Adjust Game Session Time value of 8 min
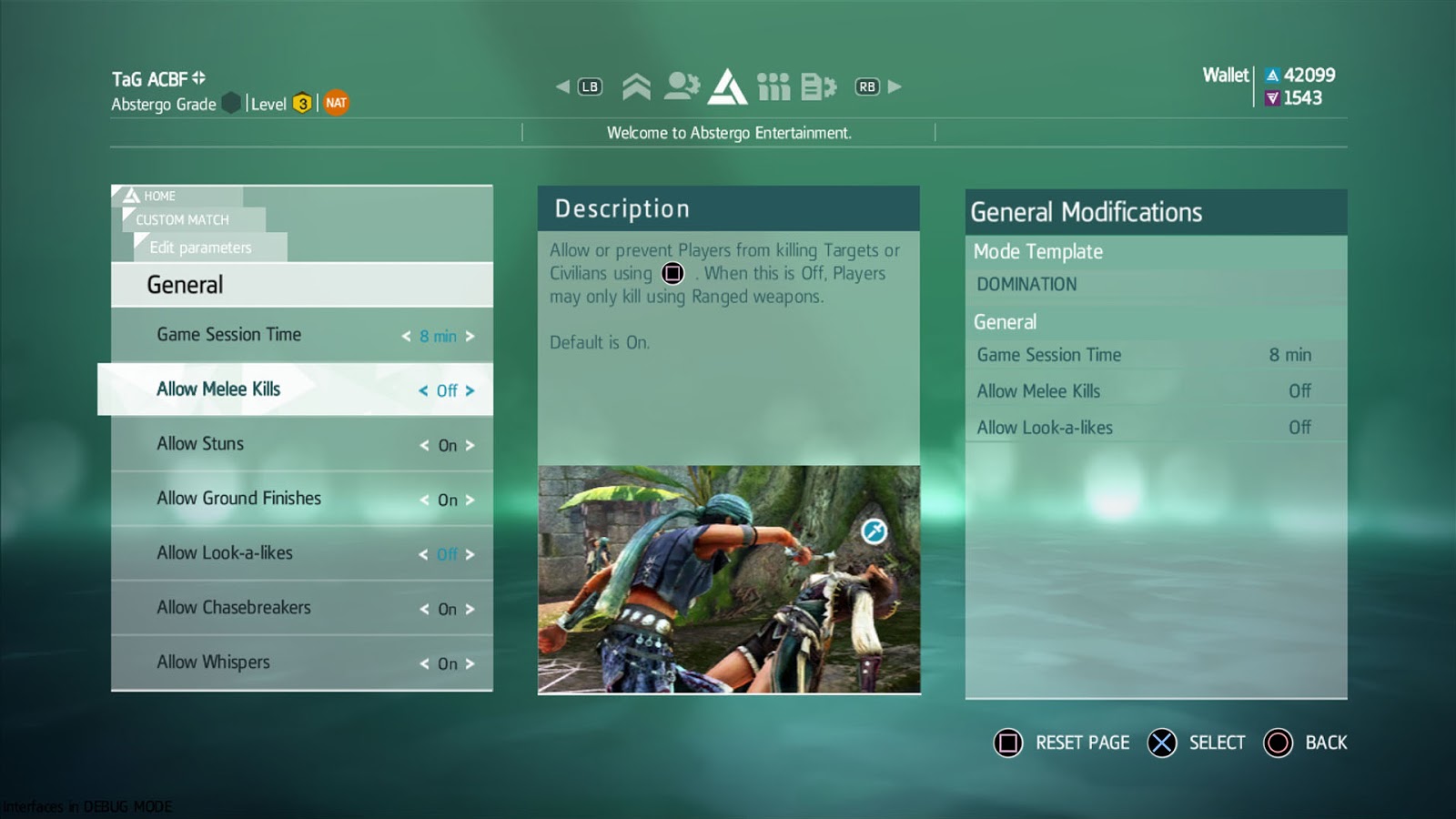This screenshot has width=1456, height=819. pos(438,337)
